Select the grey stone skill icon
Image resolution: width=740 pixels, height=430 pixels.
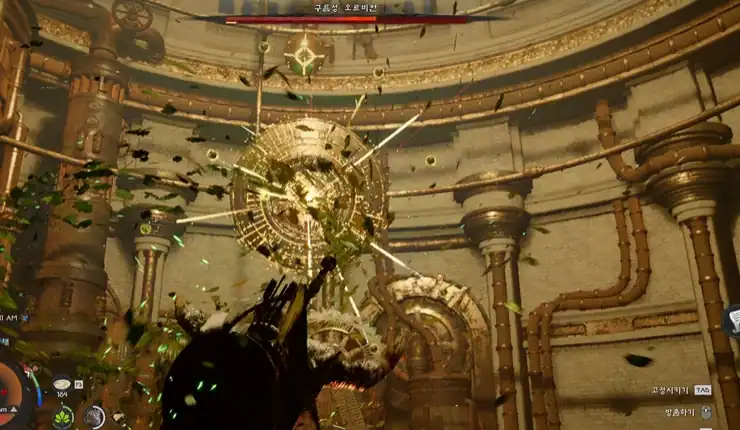pos(94,416)
